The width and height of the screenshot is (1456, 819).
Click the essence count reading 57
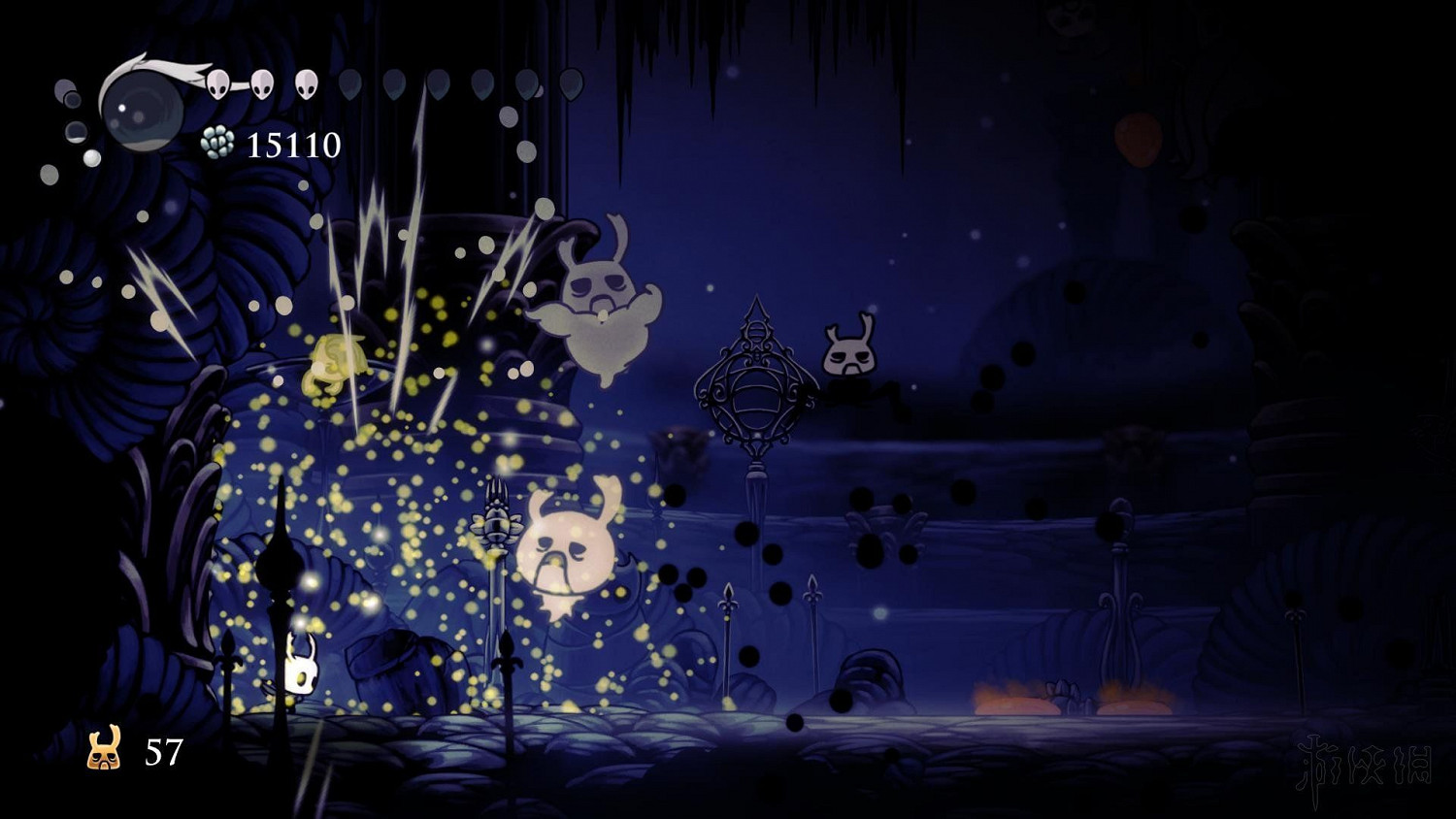pos(163,749)
